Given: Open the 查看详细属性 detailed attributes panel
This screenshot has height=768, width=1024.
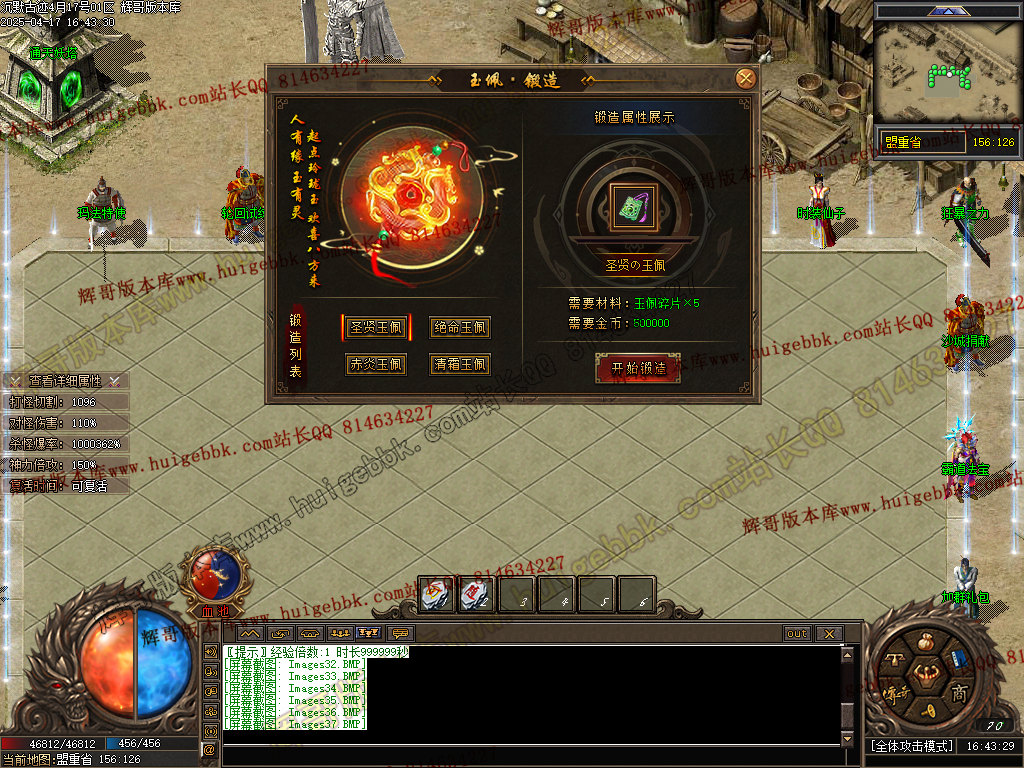Looking at the screenshot, I should [65, 381].
